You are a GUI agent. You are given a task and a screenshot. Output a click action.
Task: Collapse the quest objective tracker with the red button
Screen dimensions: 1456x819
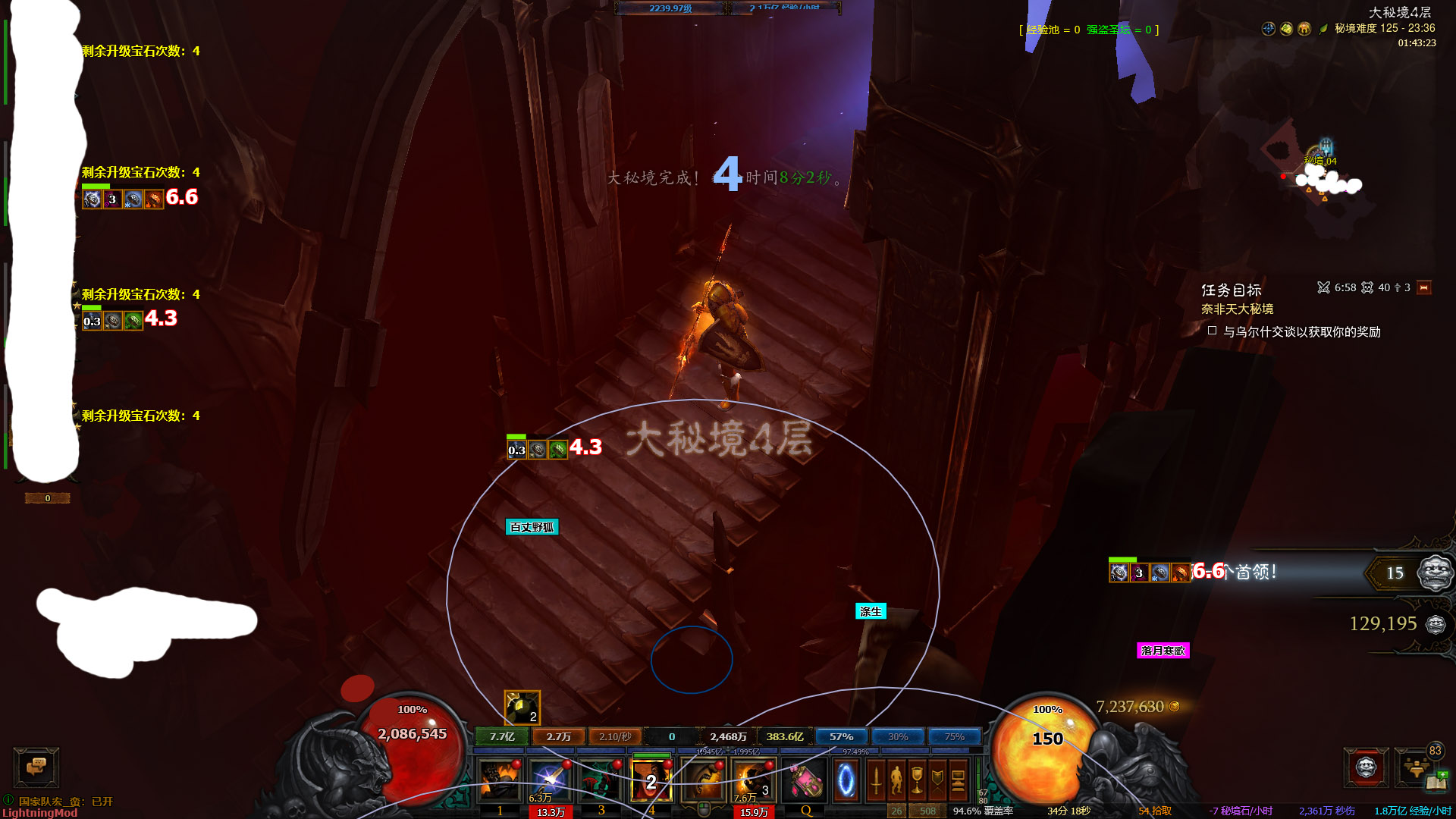(x=1423, y=288)
